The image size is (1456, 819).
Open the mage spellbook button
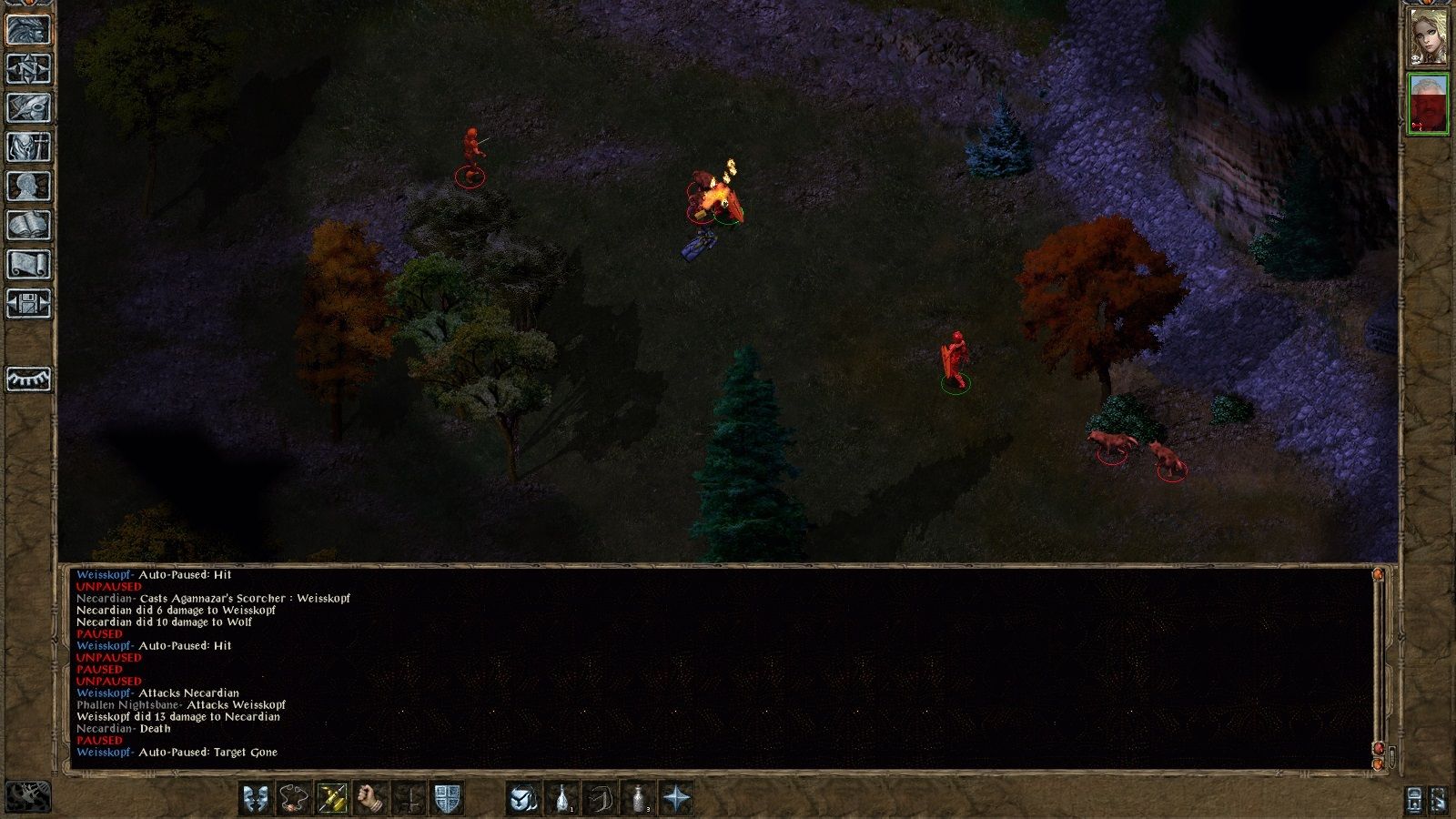click(28, 226)
